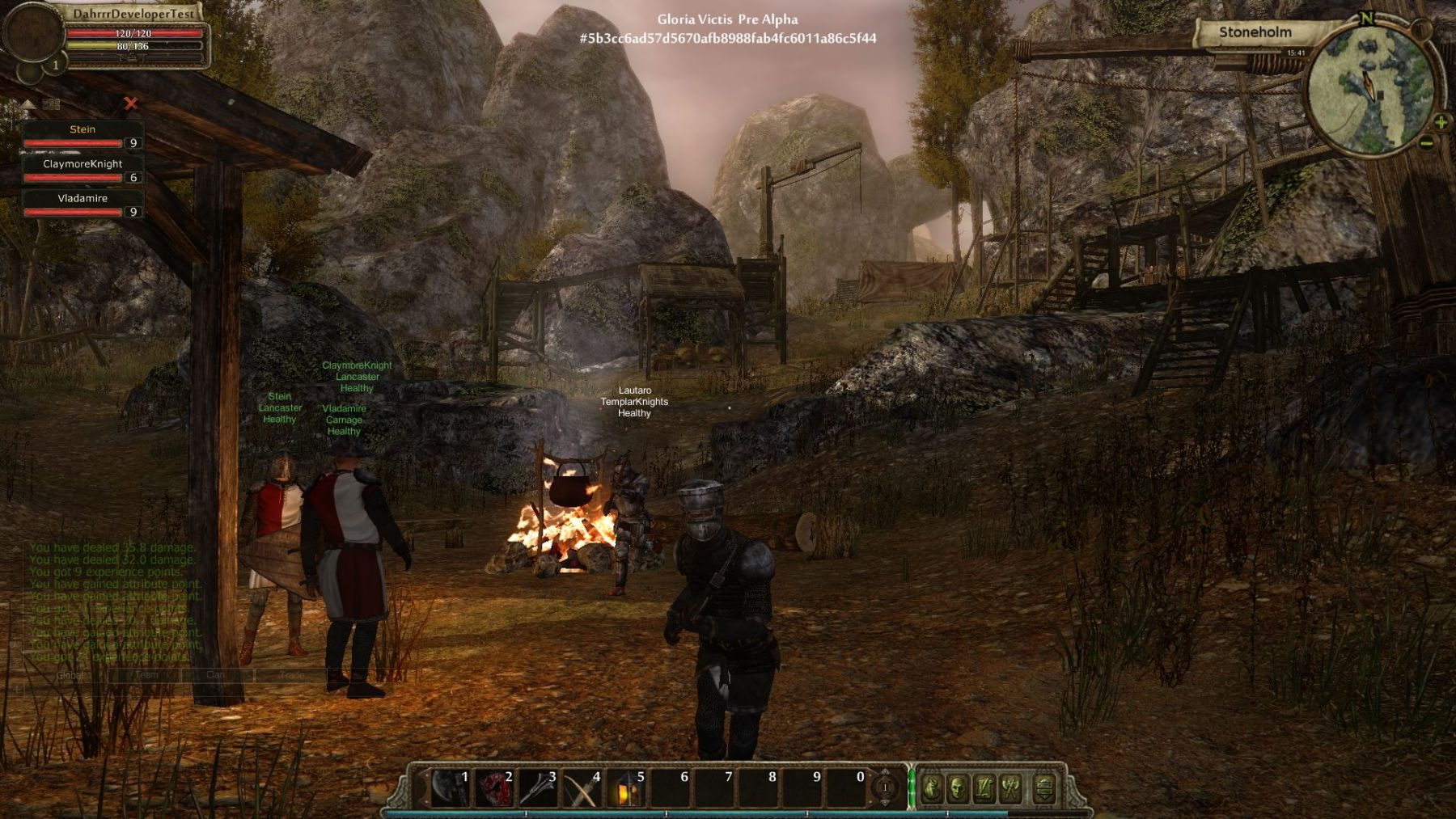Image resolution: width=1456 pixels, height=819 pixels.
Task: Open the scroll and quill journal icon
Action: click(x=984, y=787)
